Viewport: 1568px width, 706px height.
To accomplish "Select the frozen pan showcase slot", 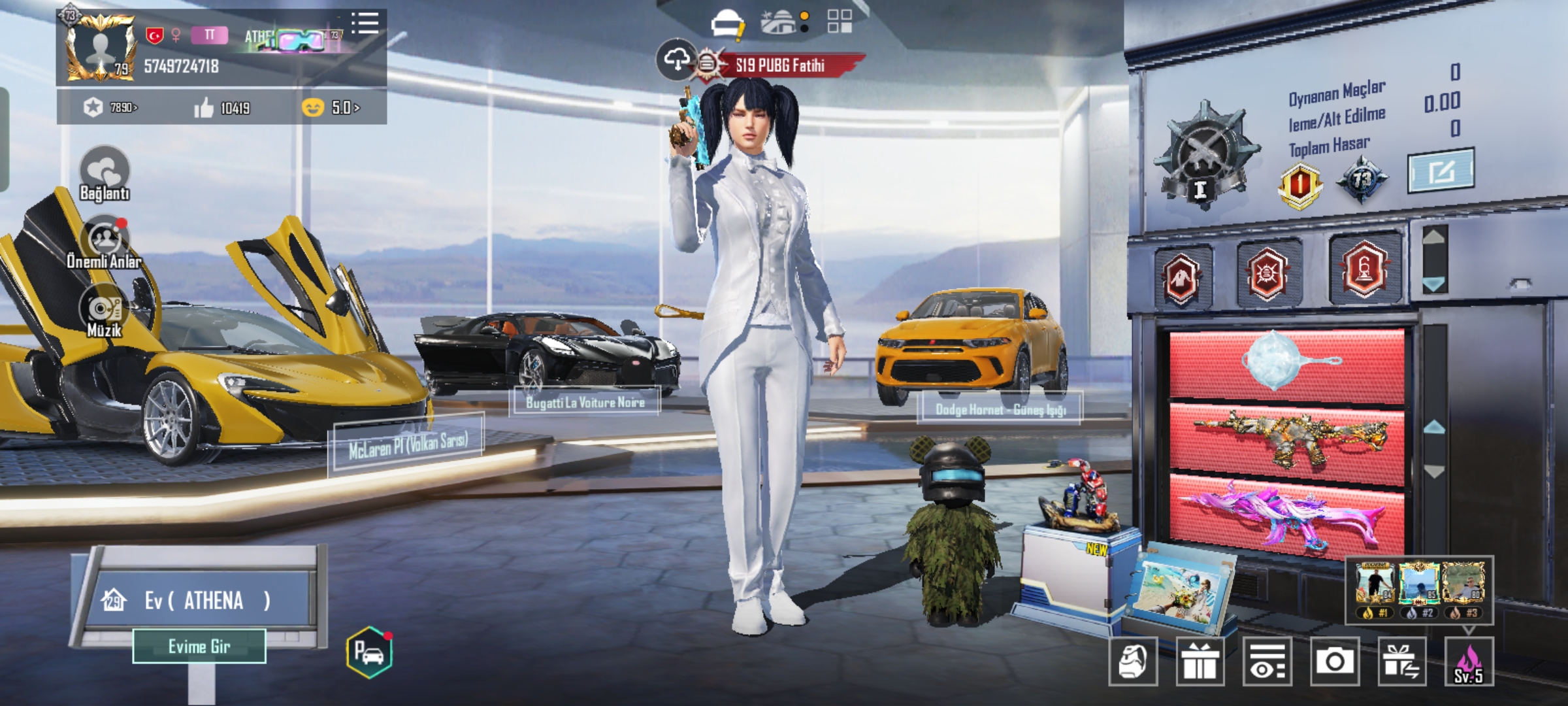I will pos(1287,363).
